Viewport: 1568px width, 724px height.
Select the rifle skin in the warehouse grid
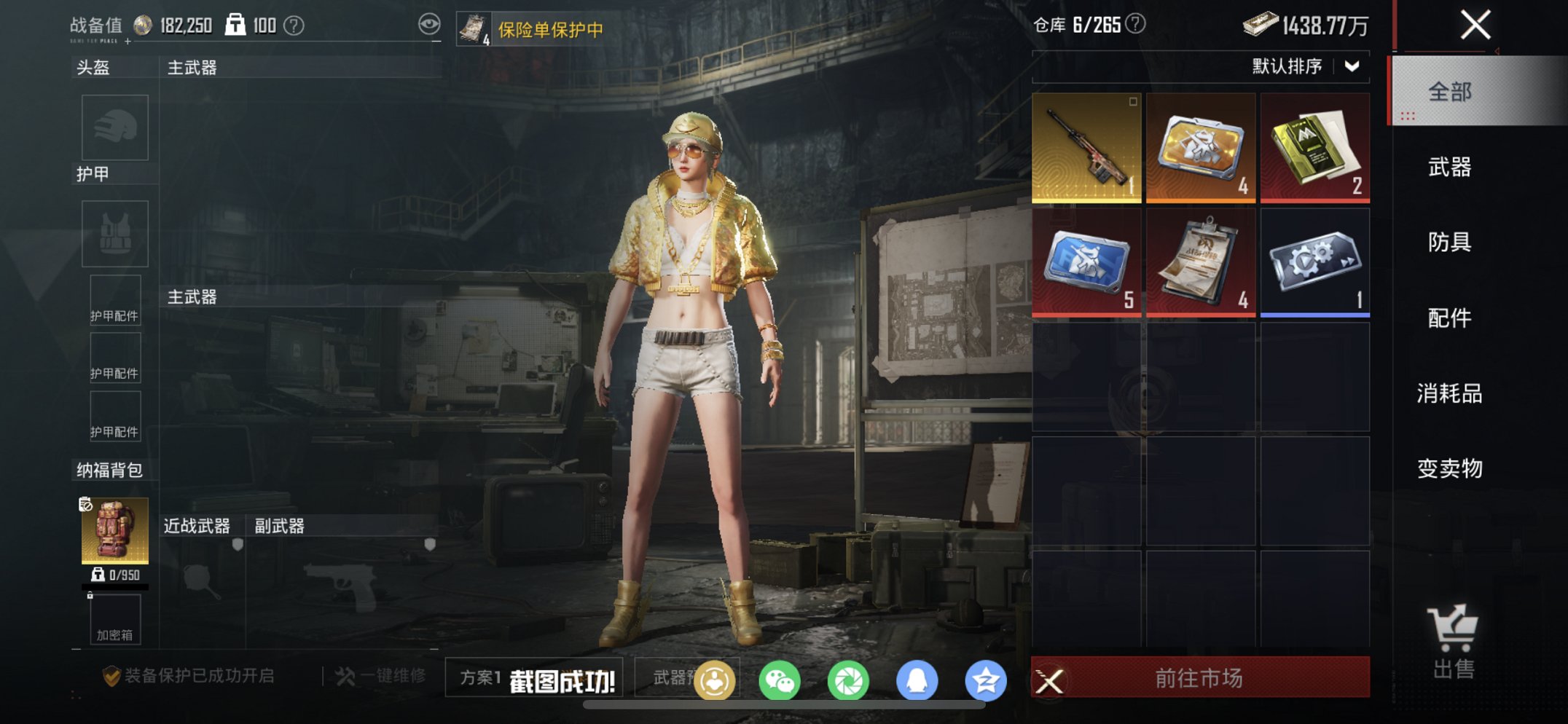1087,148
